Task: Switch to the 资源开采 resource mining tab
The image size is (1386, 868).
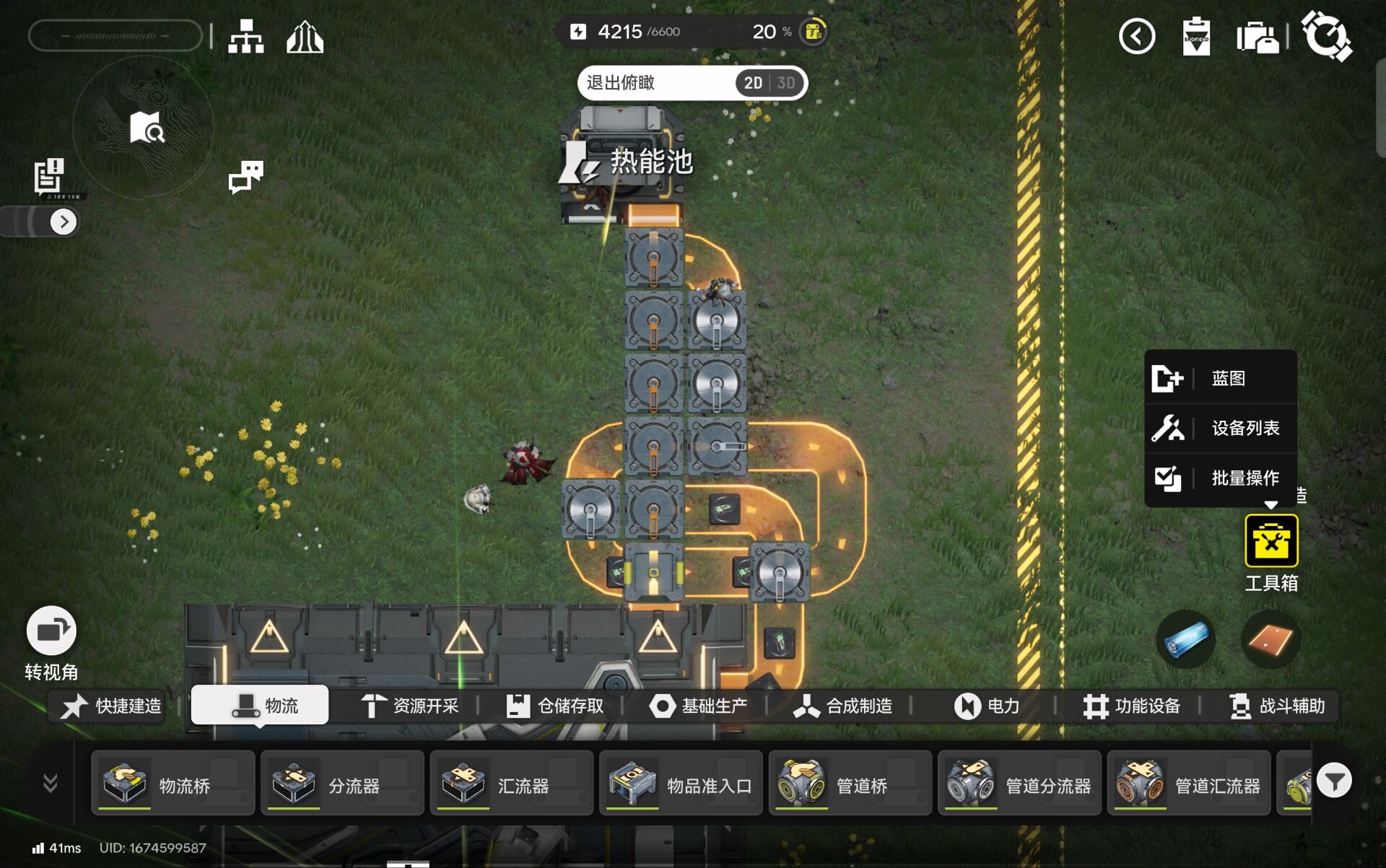Action: click(409, 706)
